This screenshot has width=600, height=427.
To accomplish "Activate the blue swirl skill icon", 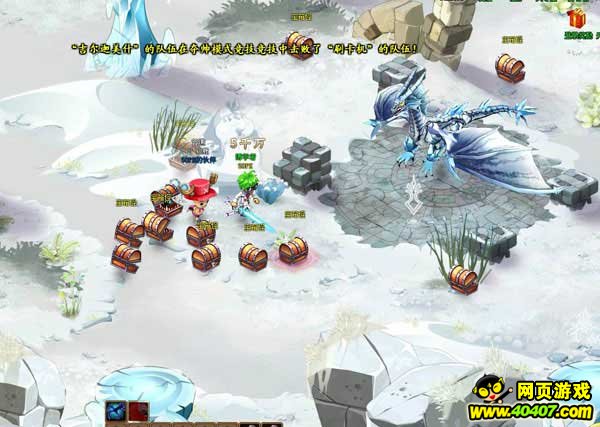I will point(117,410).
